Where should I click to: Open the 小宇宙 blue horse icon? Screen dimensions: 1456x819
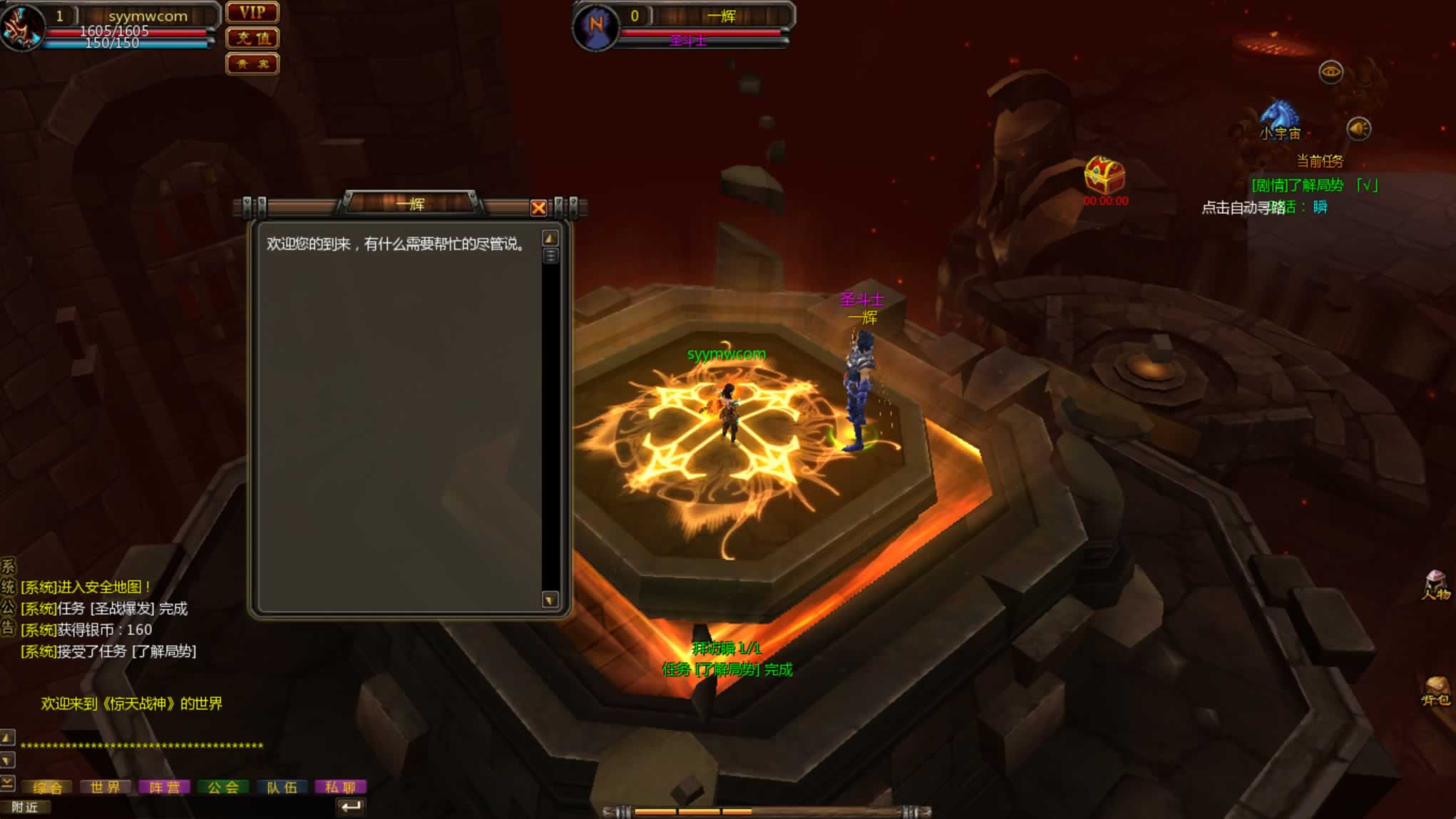1279,115
